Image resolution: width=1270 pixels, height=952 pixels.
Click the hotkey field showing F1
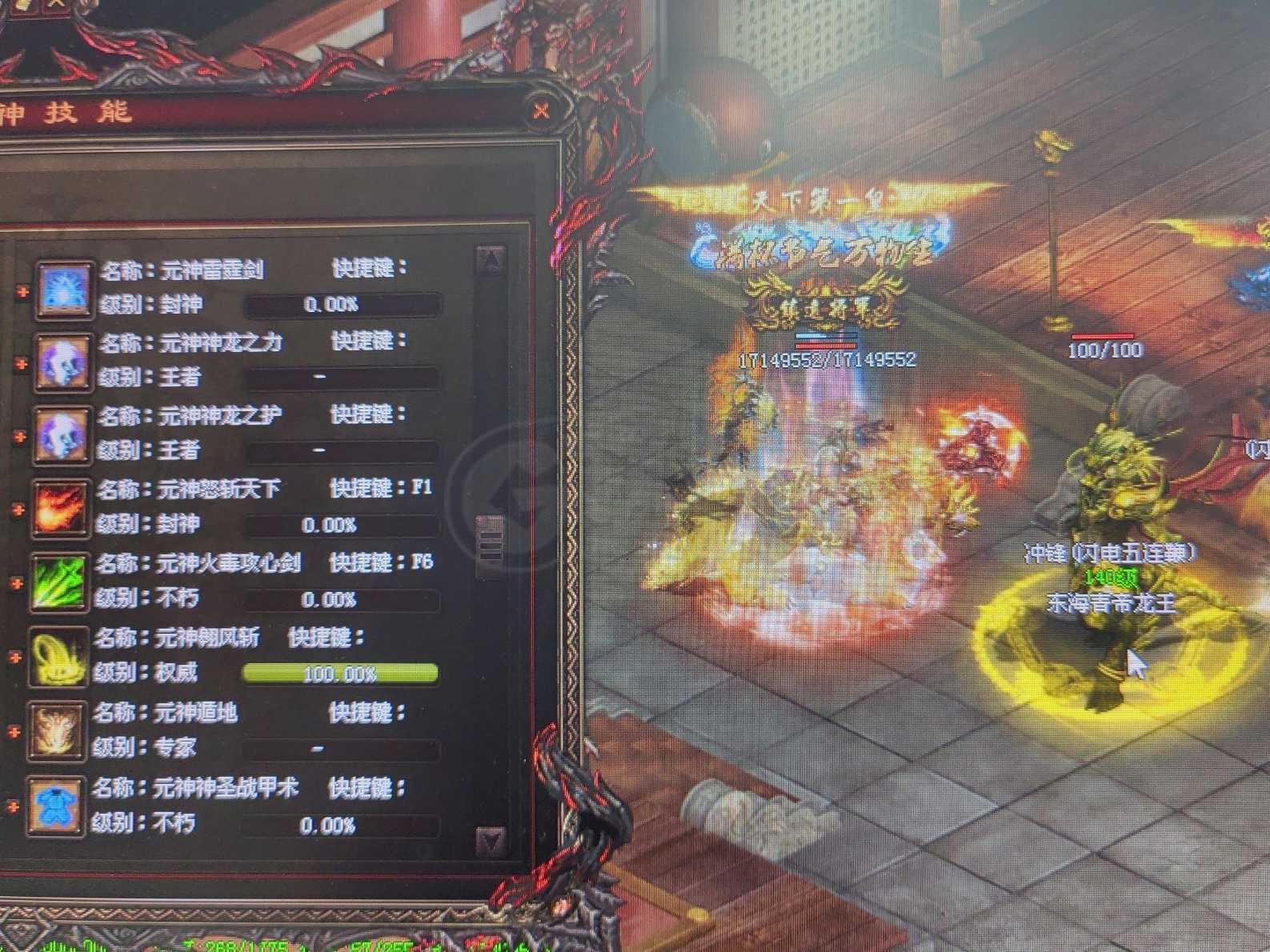423,488
